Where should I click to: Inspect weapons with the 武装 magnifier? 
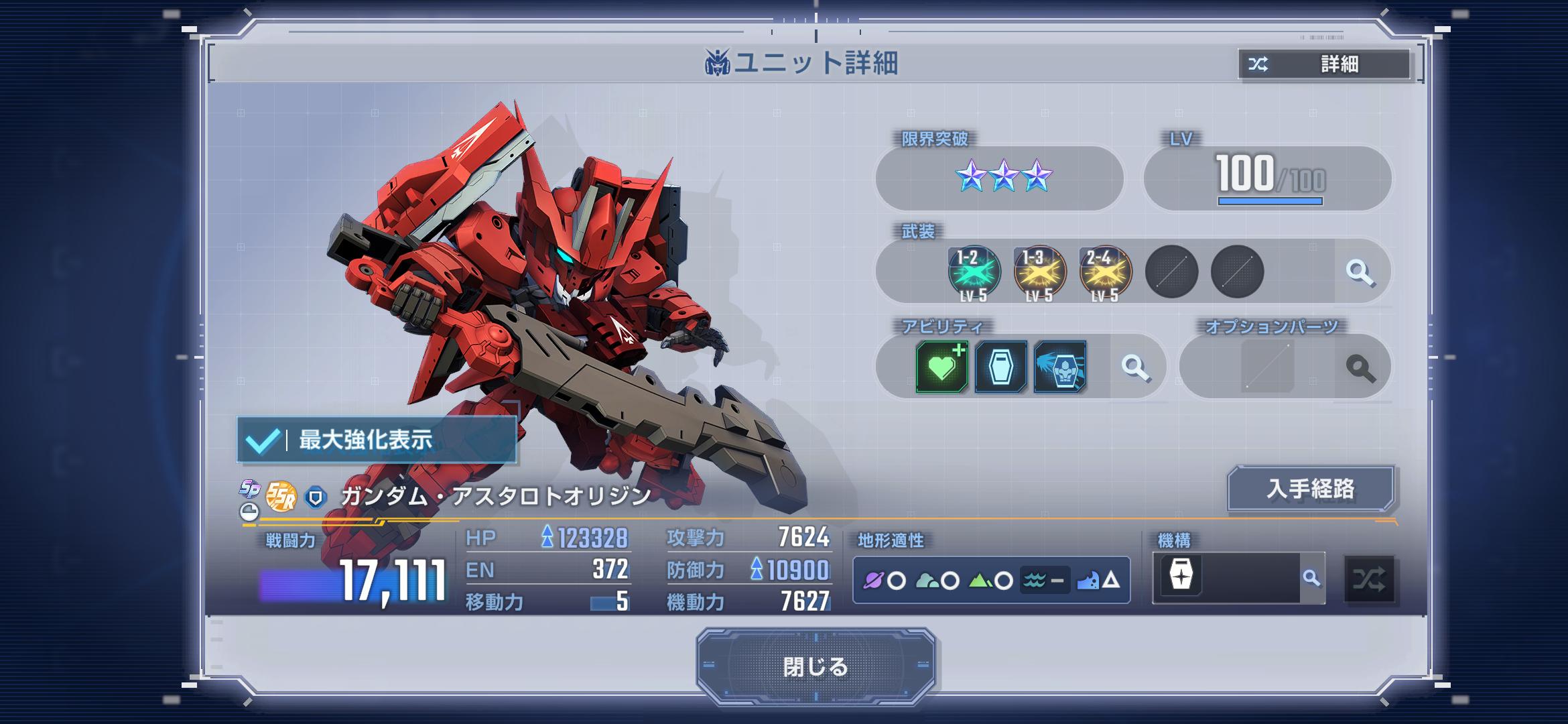tap(1360, 272)
